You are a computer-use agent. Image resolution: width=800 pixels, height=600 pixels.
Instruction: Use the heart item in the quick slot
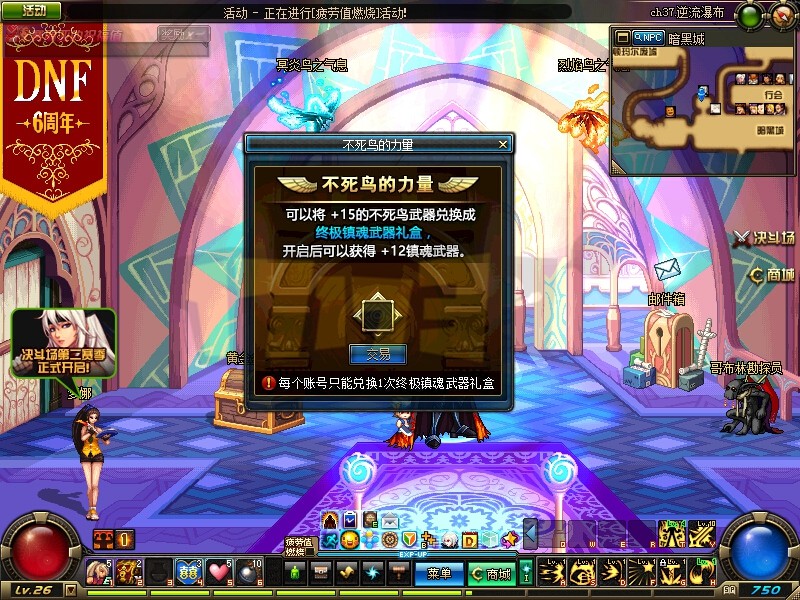pos(219,572)
